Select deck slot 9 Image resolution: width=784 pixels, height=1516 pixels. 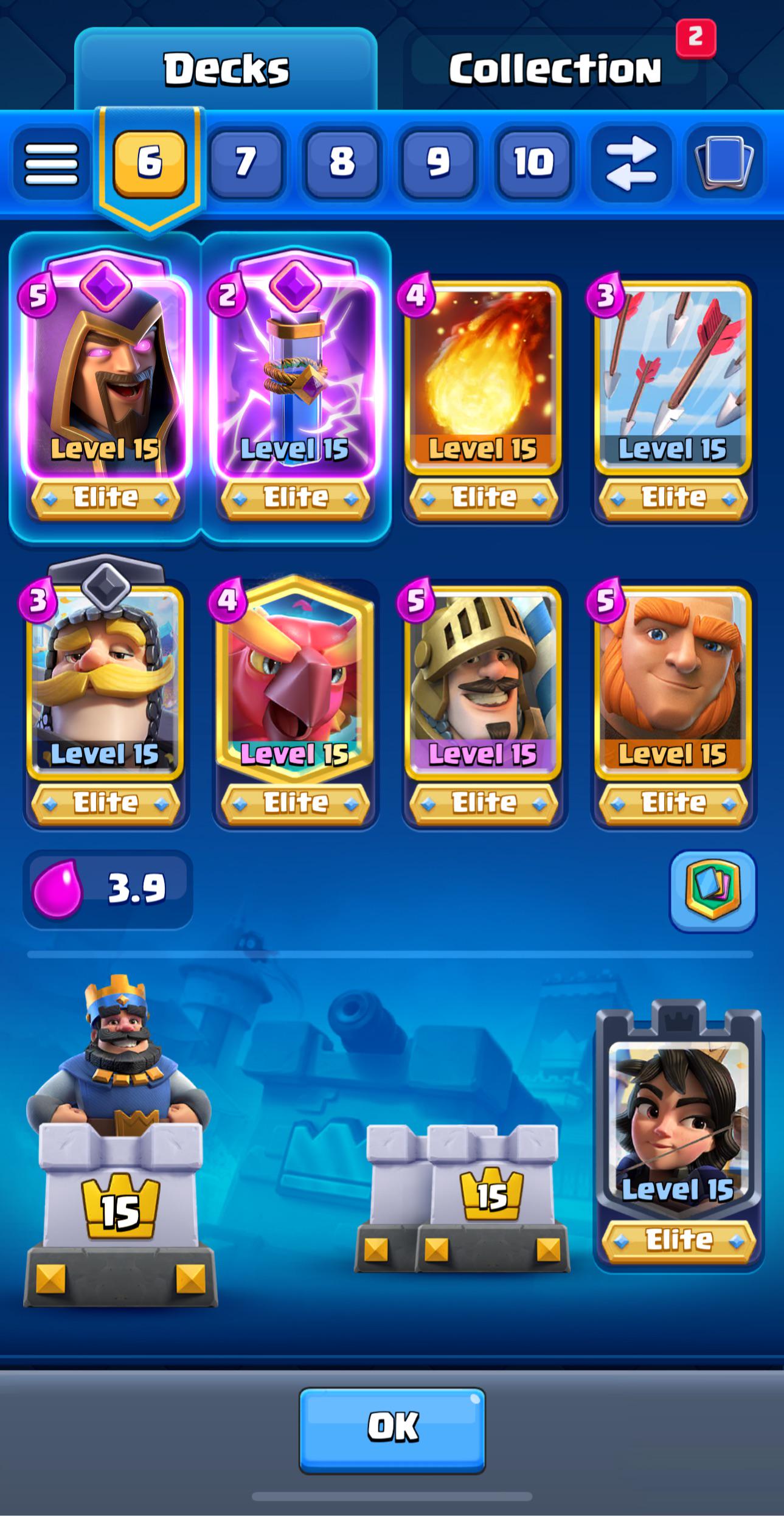pos(438,163)
